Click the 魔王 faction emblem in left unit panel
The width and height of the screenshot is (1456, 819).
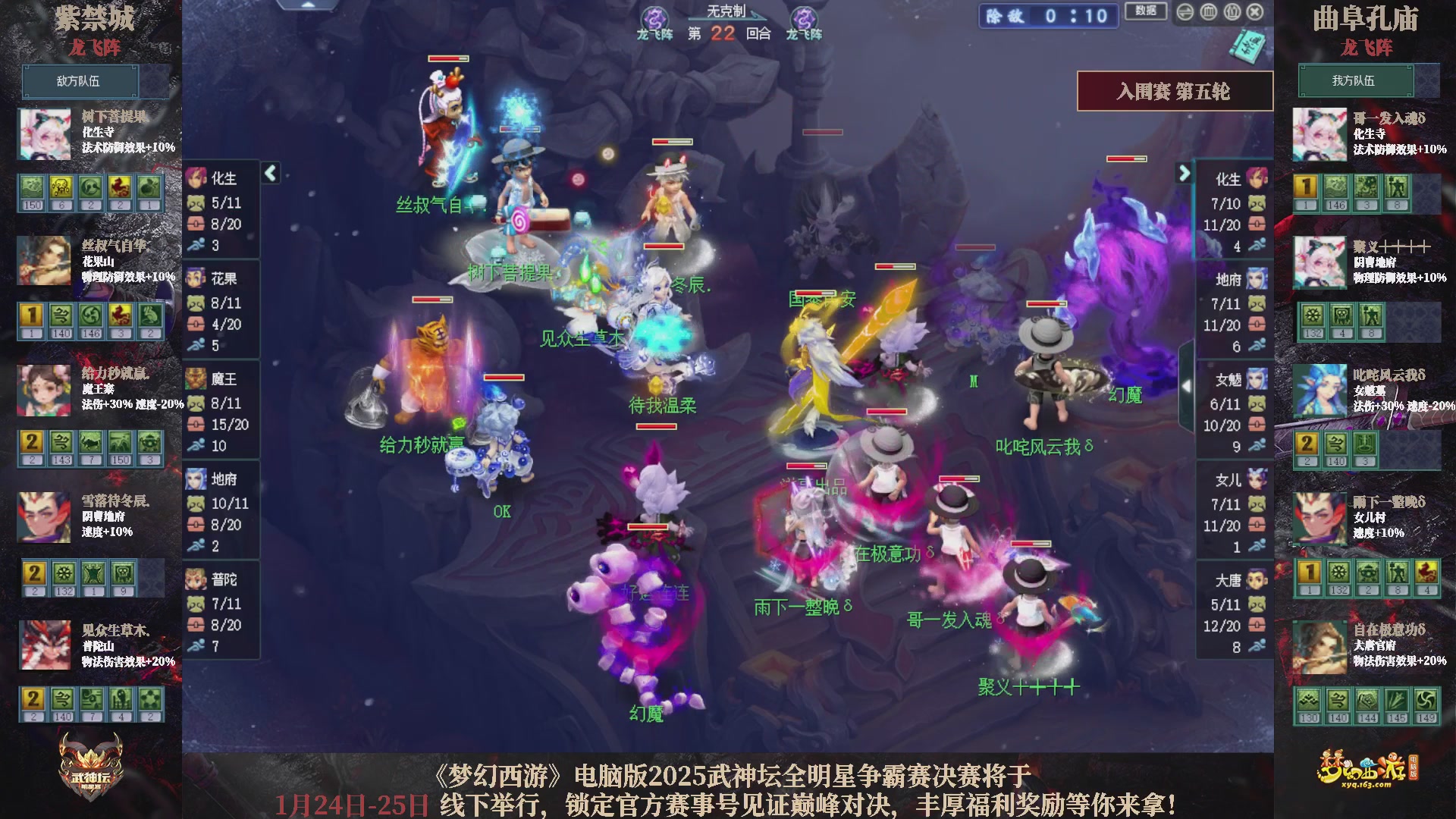point(196,379)
